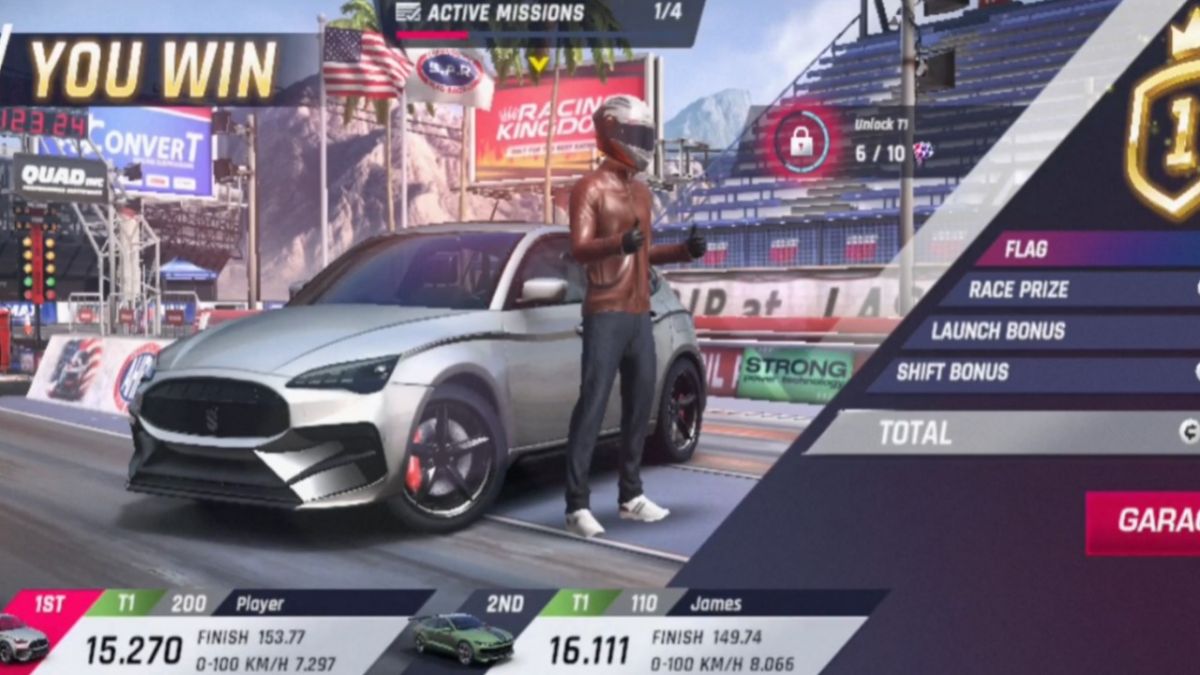
Task: Select the player's silver car thumbnail
Action: (x=22, y=640)
